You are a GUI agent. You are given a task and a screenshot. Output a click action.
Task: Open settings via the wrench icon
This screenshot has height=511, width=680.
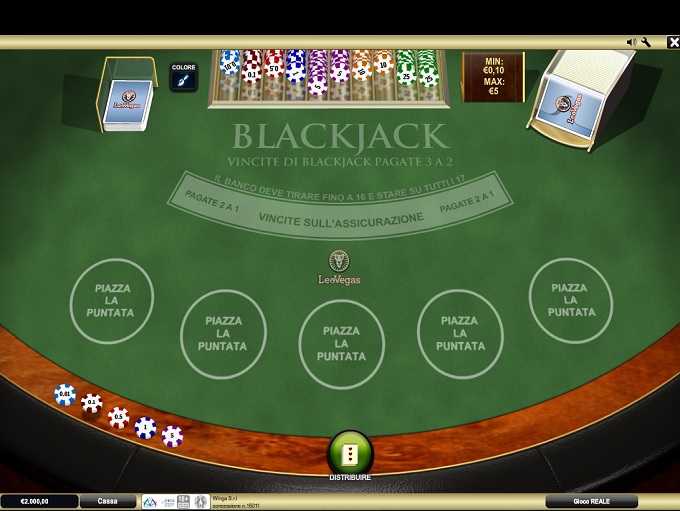[646, 42]
